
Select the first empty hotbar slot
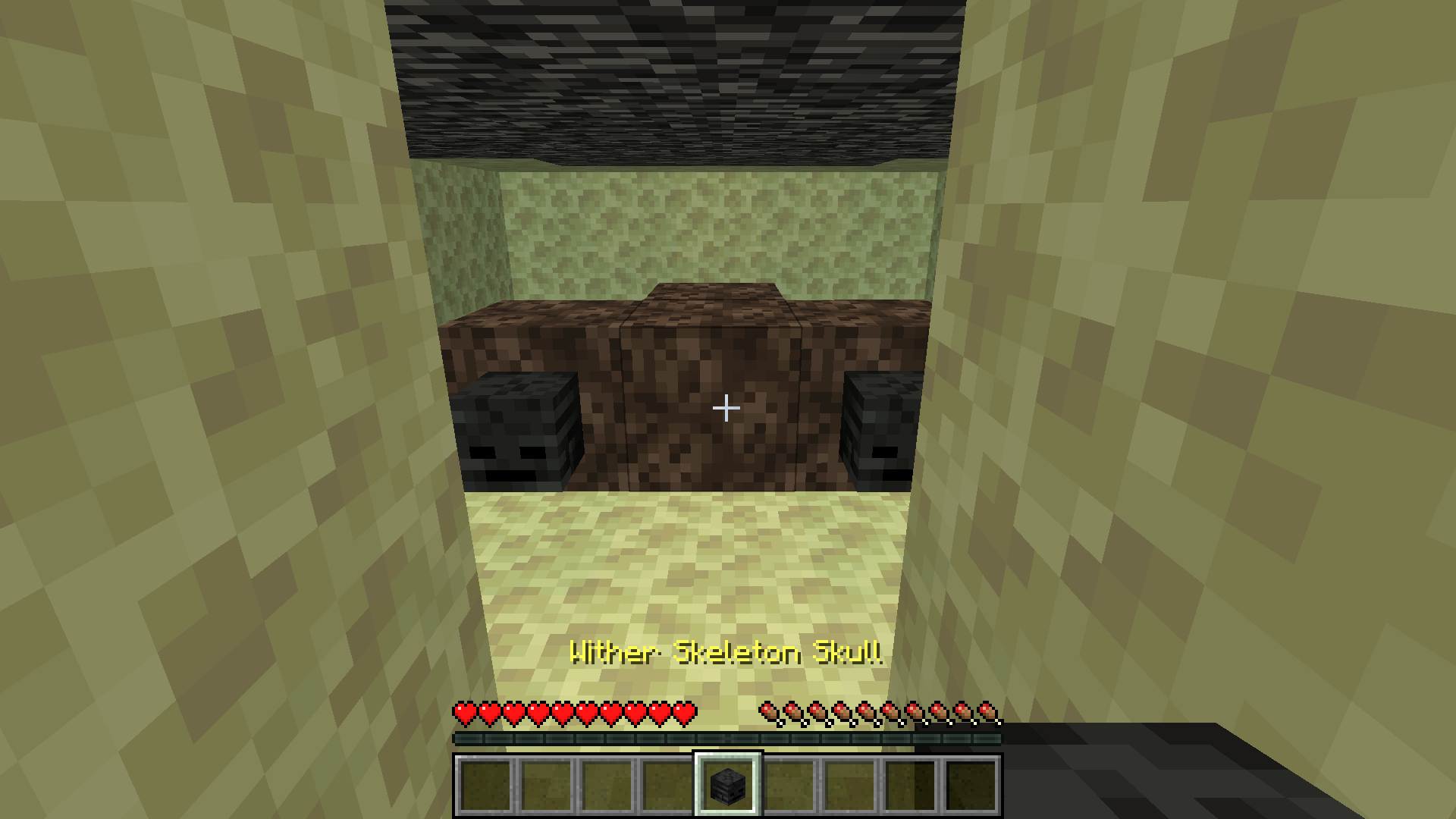coord(485,786)
